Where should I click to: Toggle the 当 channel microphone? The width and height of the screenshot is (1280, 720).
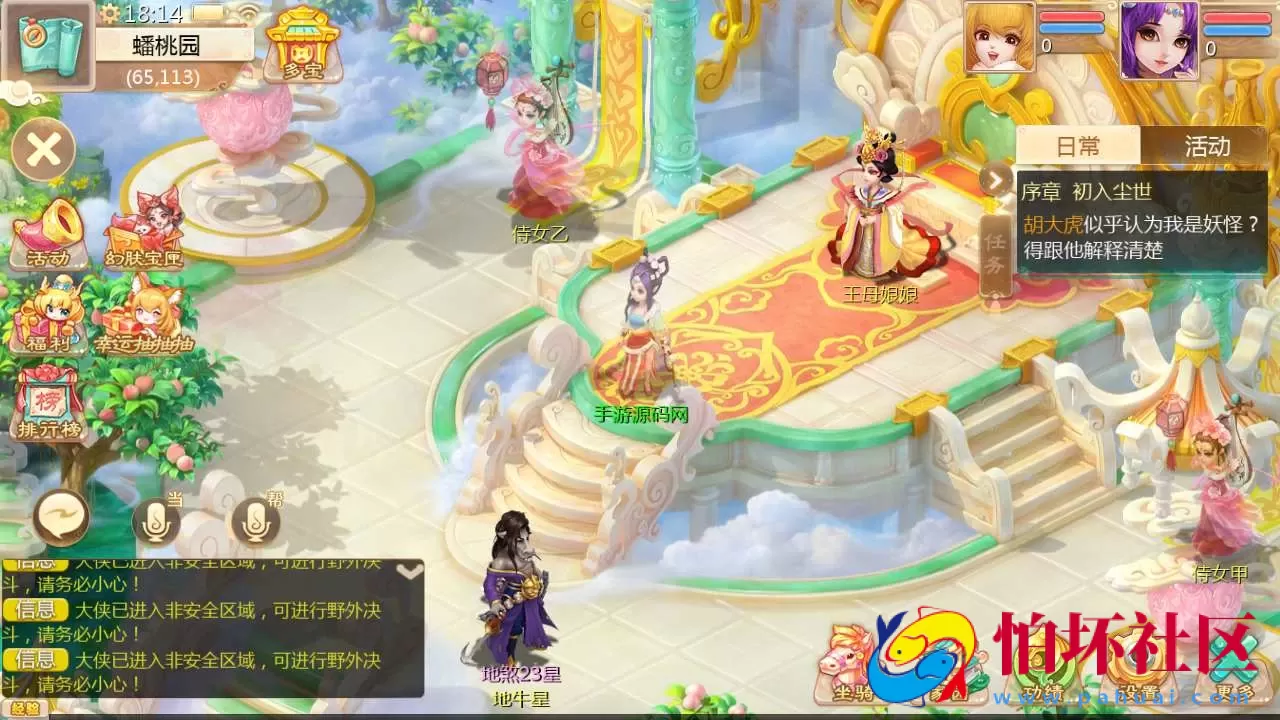tap(157, 521)
